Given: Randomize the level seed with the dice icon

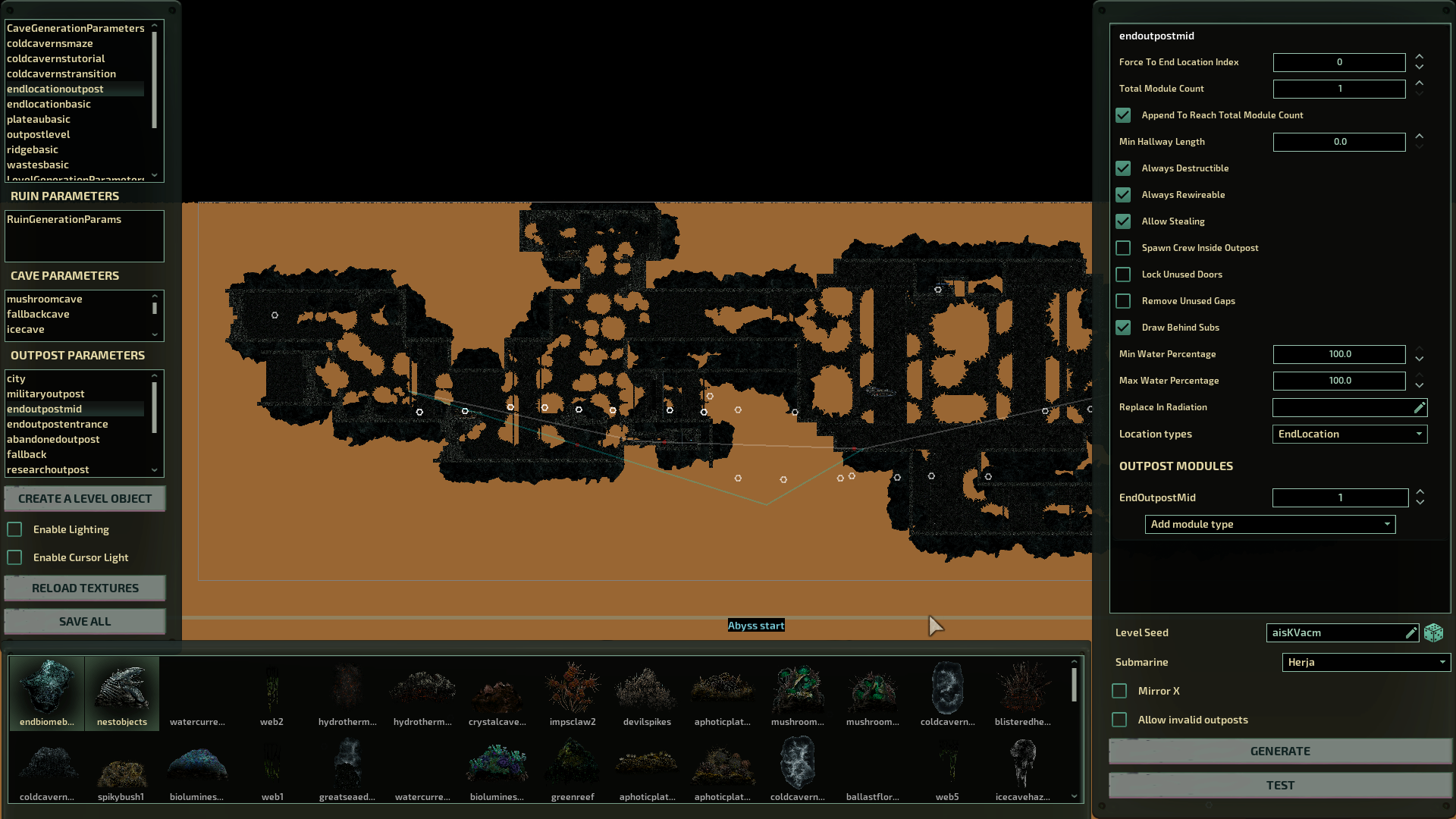Looking at the screenshot, I should (x=1433, y=632).
